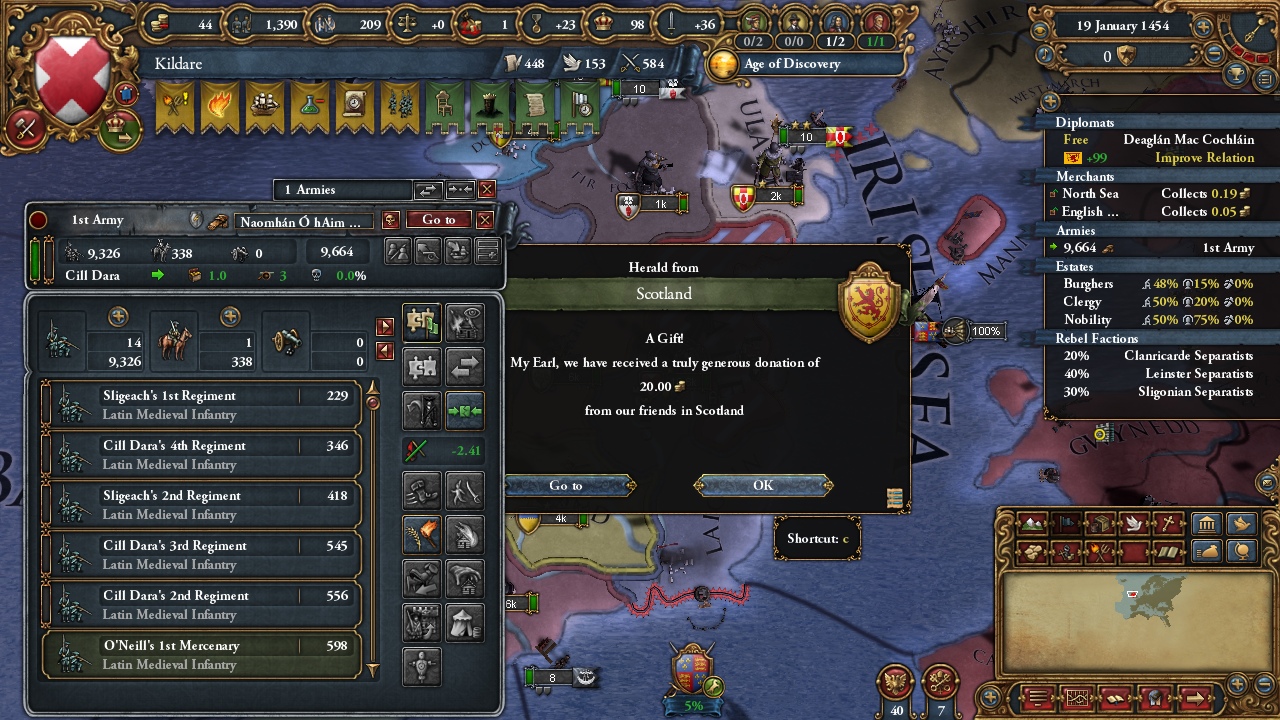The width and height of the screenshot is (1280, 720).
Task: Select Sligeach's 1st Regiment row
Action: click(201, 404)
